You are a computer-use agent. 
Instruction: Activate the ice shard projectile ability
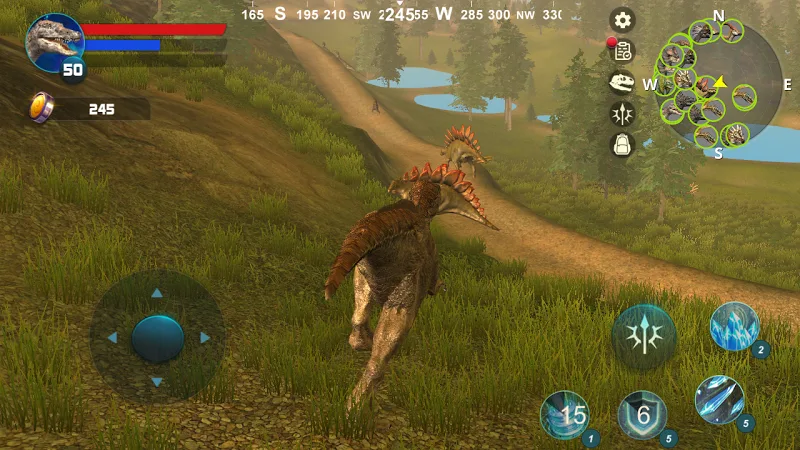coord(720,399)
